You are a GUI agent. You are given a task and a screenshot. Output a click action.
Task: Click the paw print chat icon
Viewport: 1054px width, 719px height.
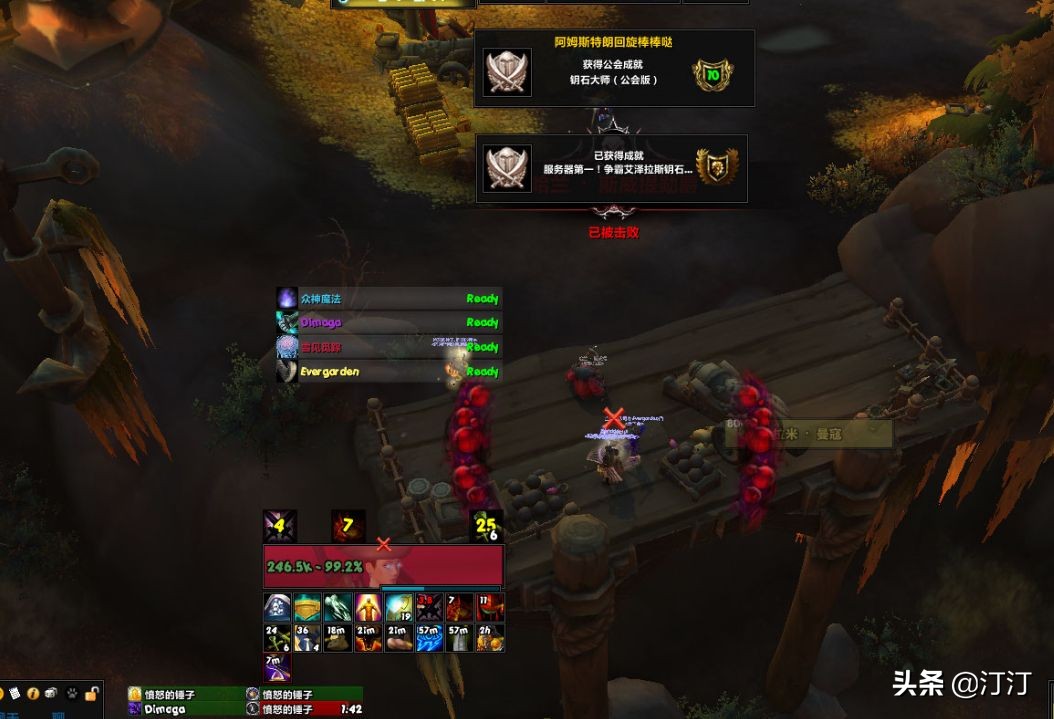click(70, 693)
